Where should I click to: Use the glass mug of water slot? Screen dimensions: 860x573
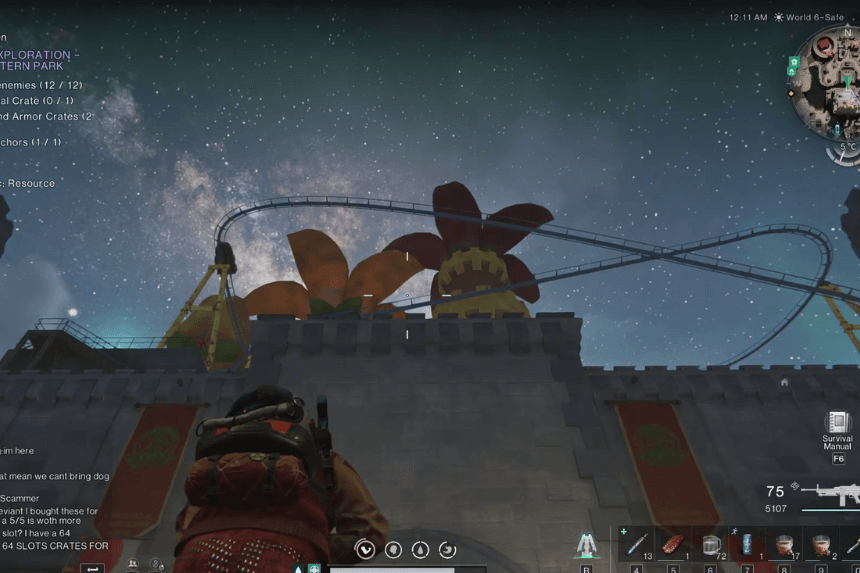pos(711,545)
